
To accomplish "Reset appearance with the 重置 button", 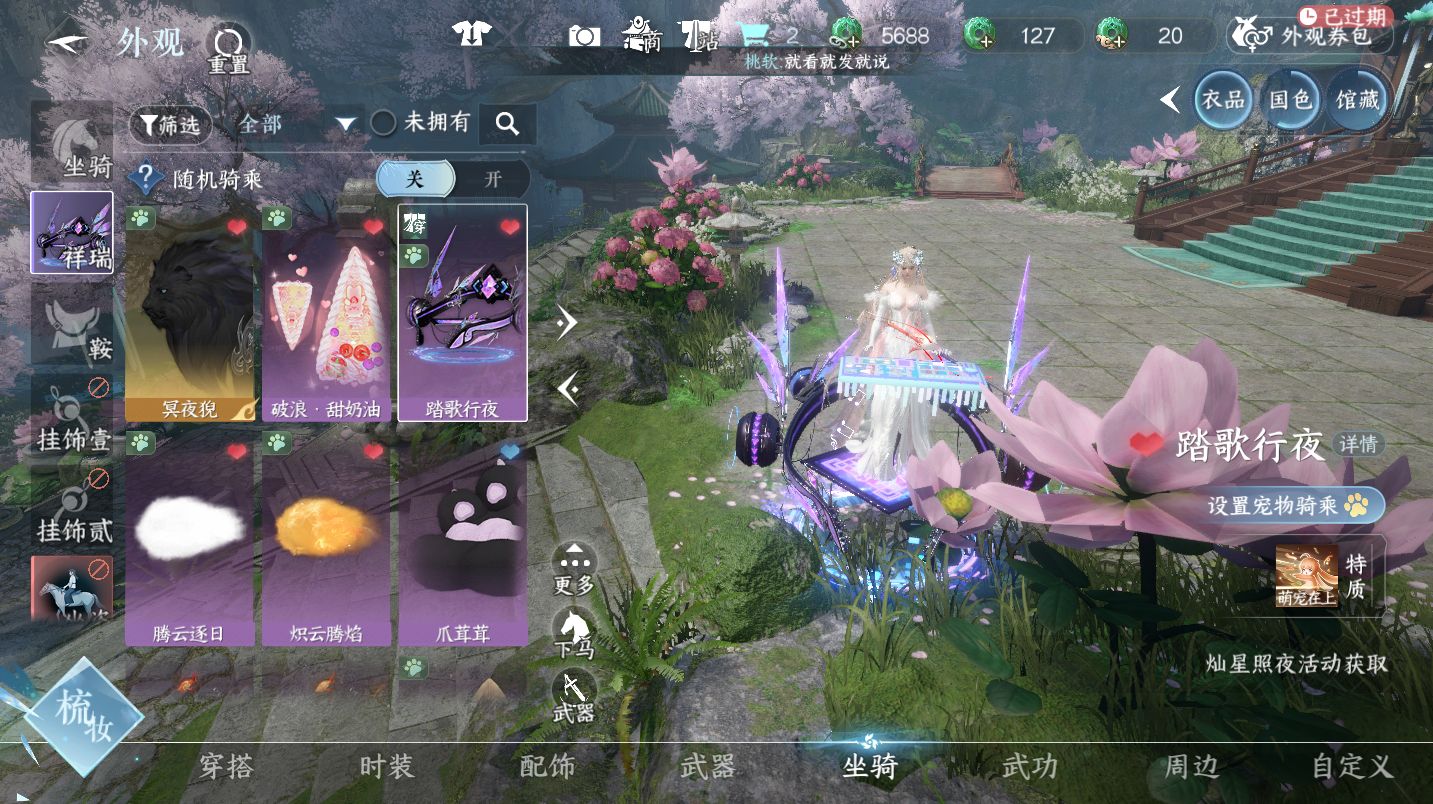I will click(x=227, y=49).
